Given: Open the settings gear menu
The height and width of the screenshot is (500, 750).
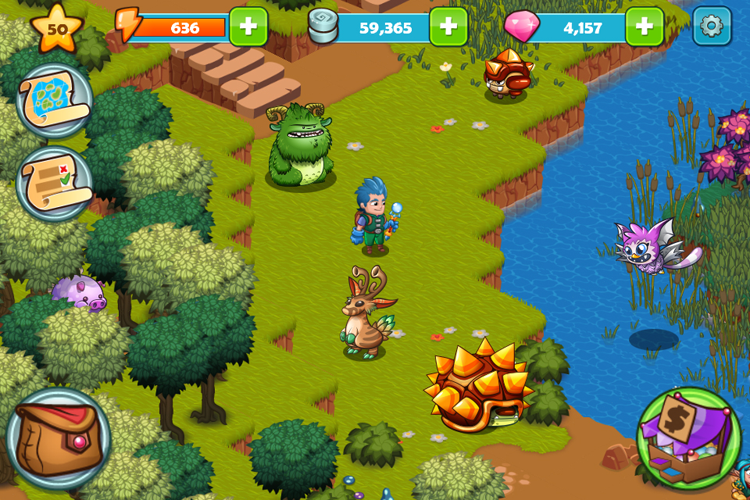Looking at the screenshot, I should tap(711, 26).
